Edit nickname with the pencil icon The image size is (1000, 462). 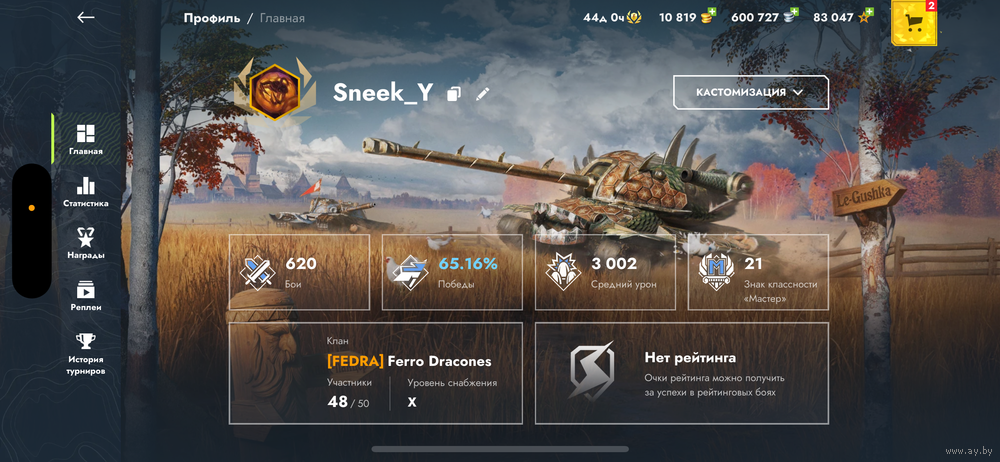(483, 94)
